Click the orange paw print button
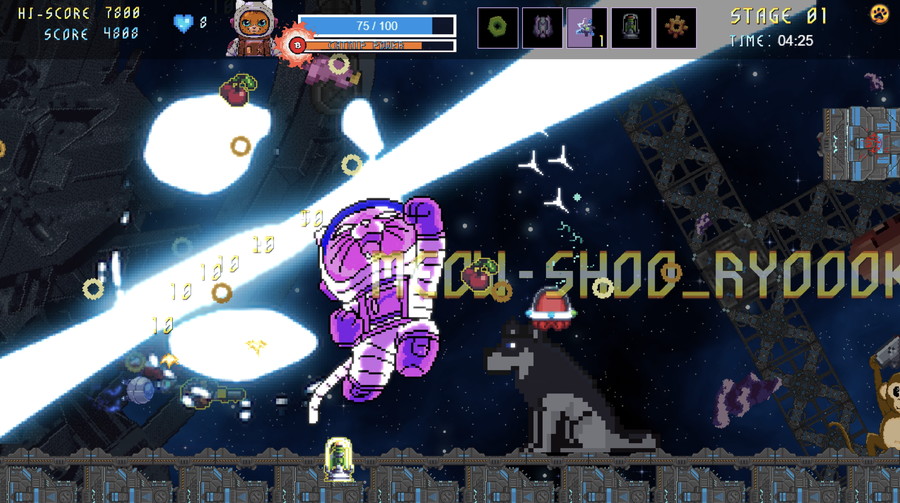The image size is (900, 503). 879,14
